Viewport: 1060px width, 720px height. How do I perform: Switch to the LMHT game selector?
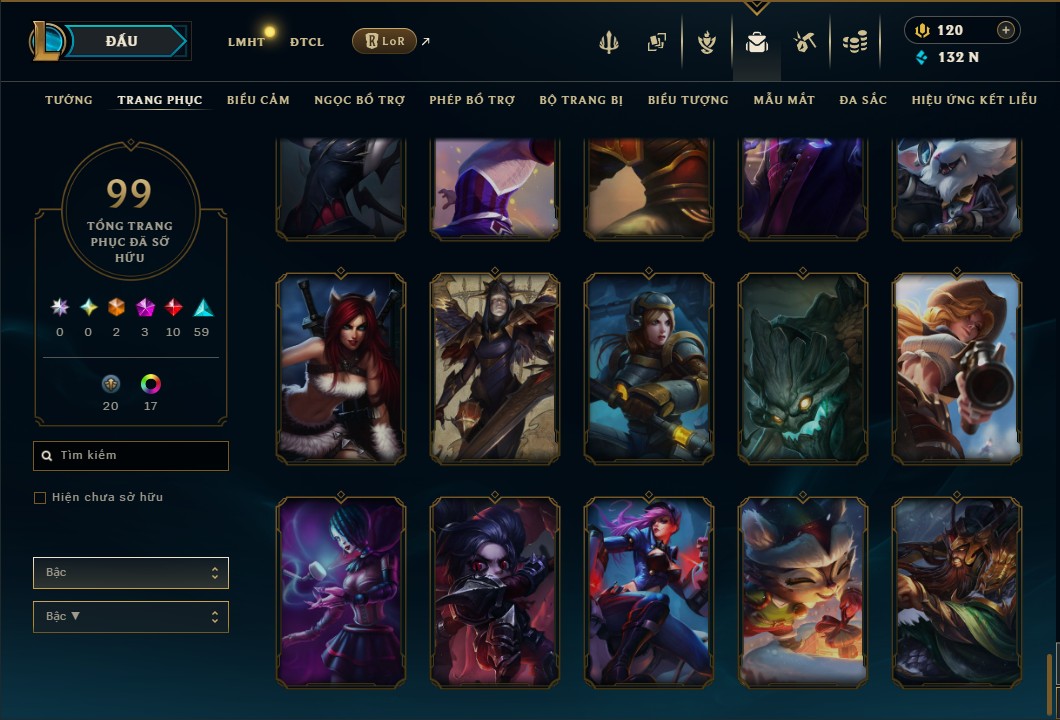(246, 42)
